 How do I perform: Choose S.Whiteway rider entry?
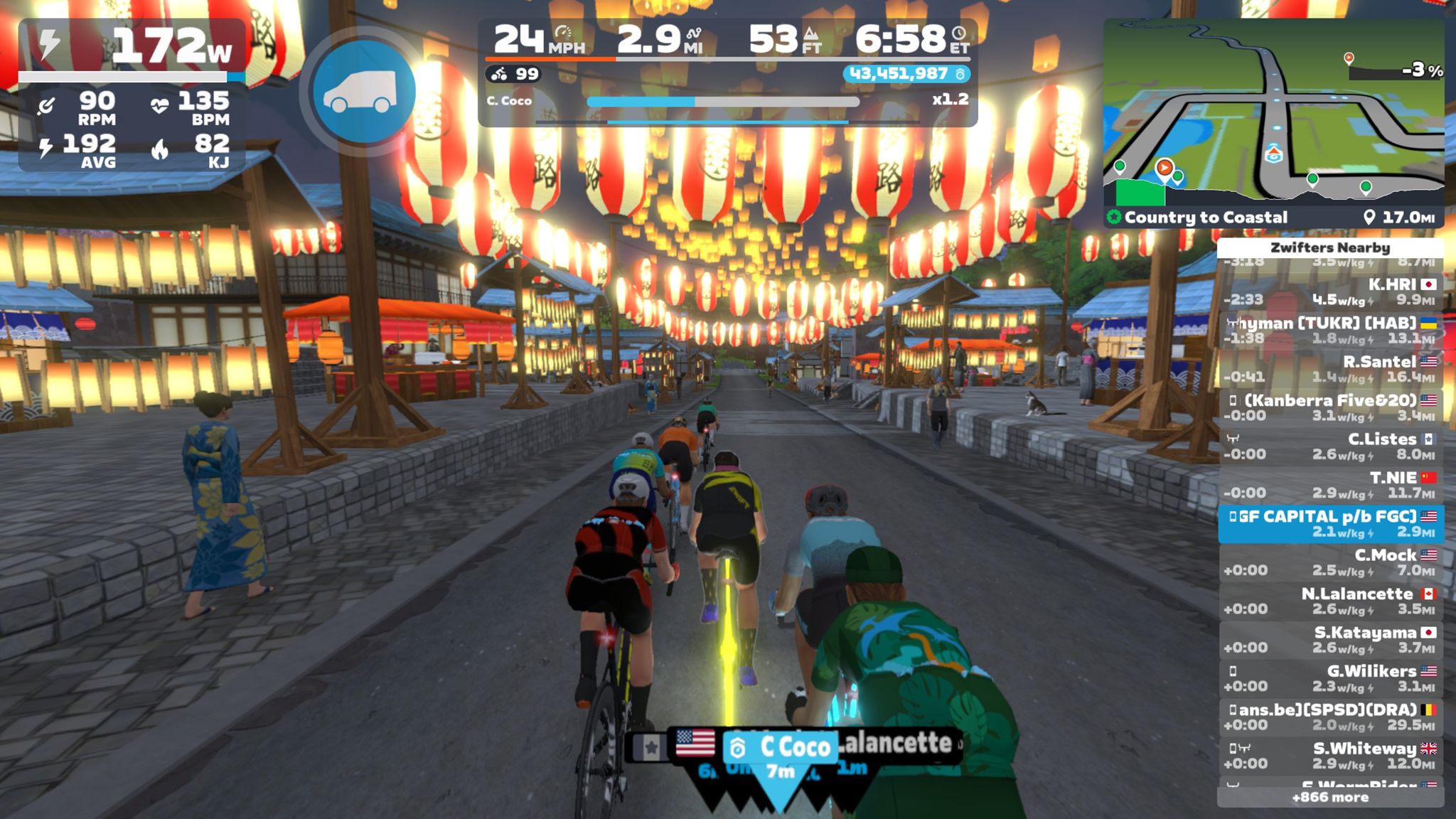(x=1330, y=756)
